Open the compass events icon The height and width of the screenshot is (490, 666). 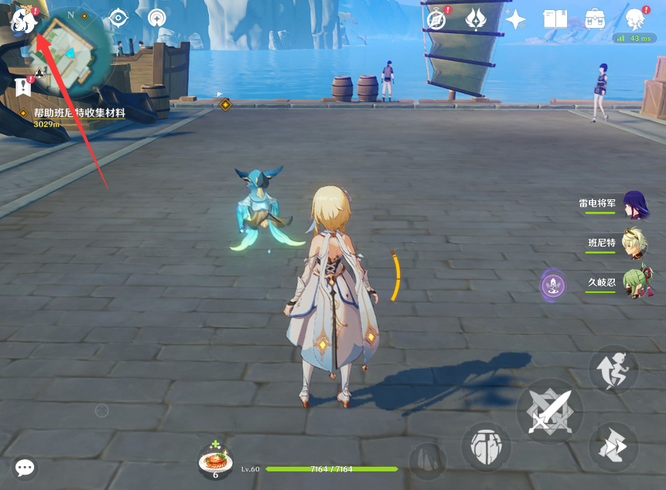point(436,19)
